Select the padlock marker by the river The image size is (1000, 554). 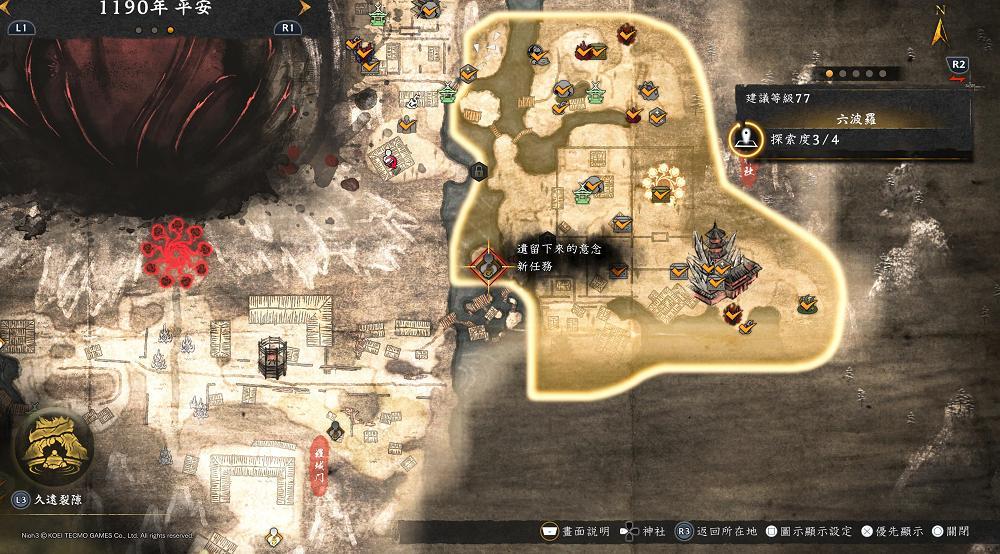point(479,172)
